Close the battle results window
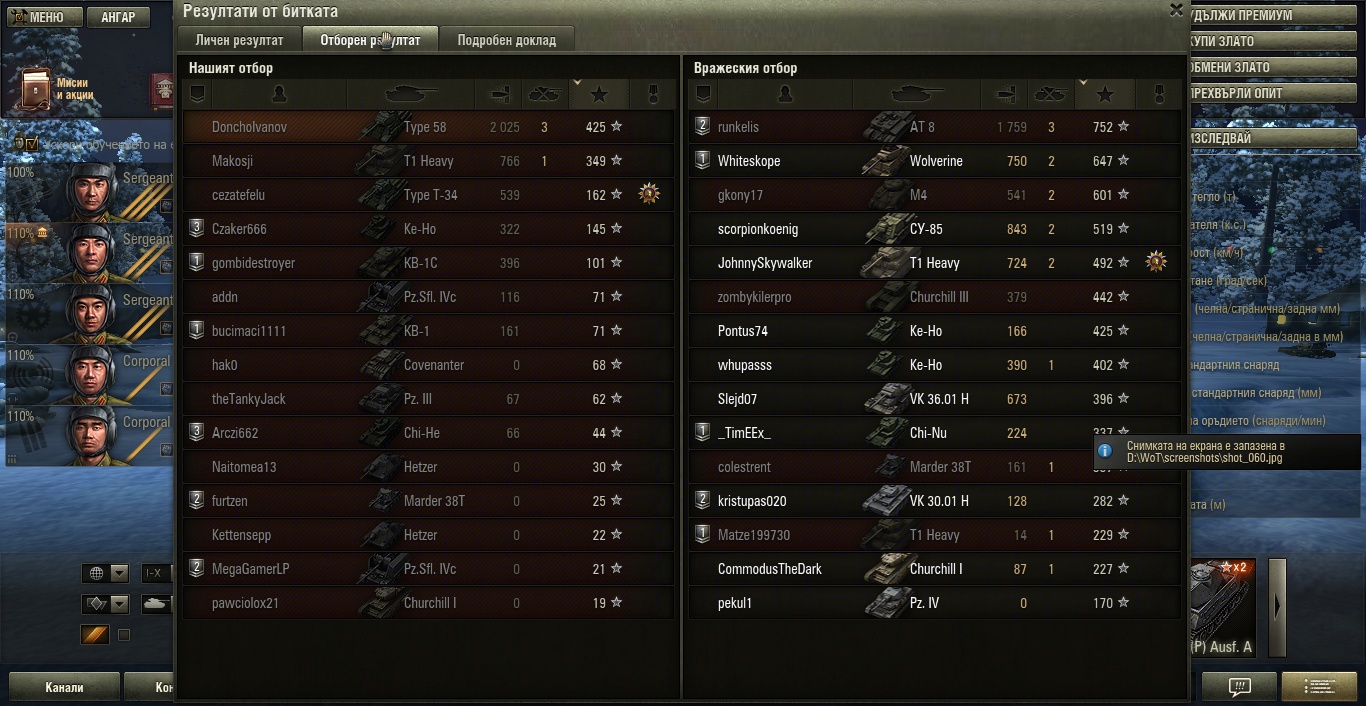1366x706 pixels. (x=1176, y=10)
